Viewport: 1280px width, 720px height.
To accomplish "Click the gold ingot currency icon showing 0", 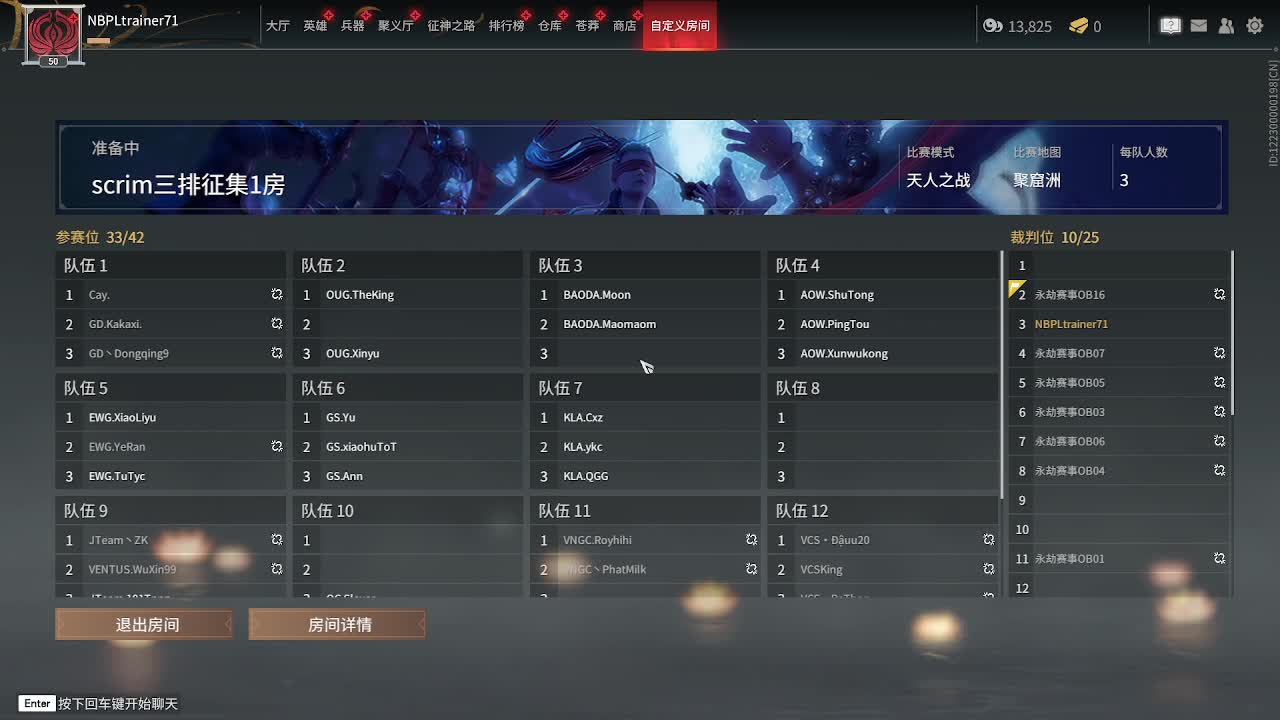I will tap(1076, 26).
